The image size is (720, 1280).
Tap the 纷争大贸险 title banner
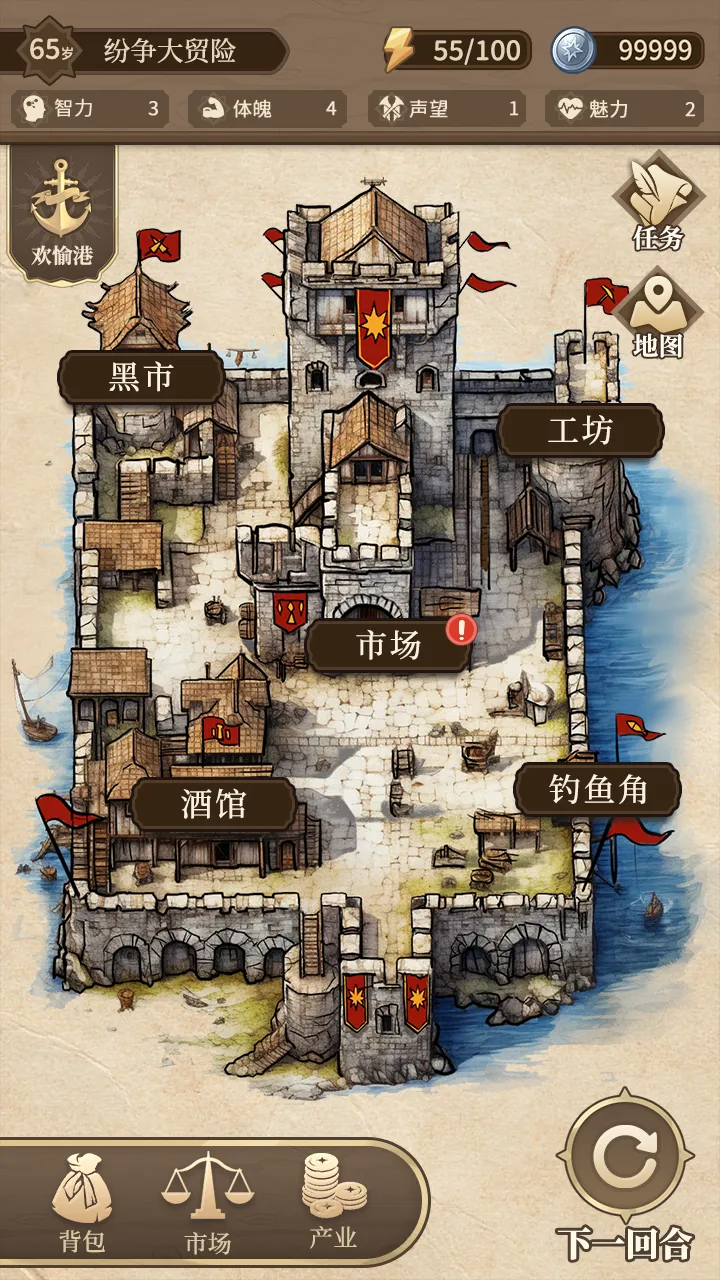[170, 50]
